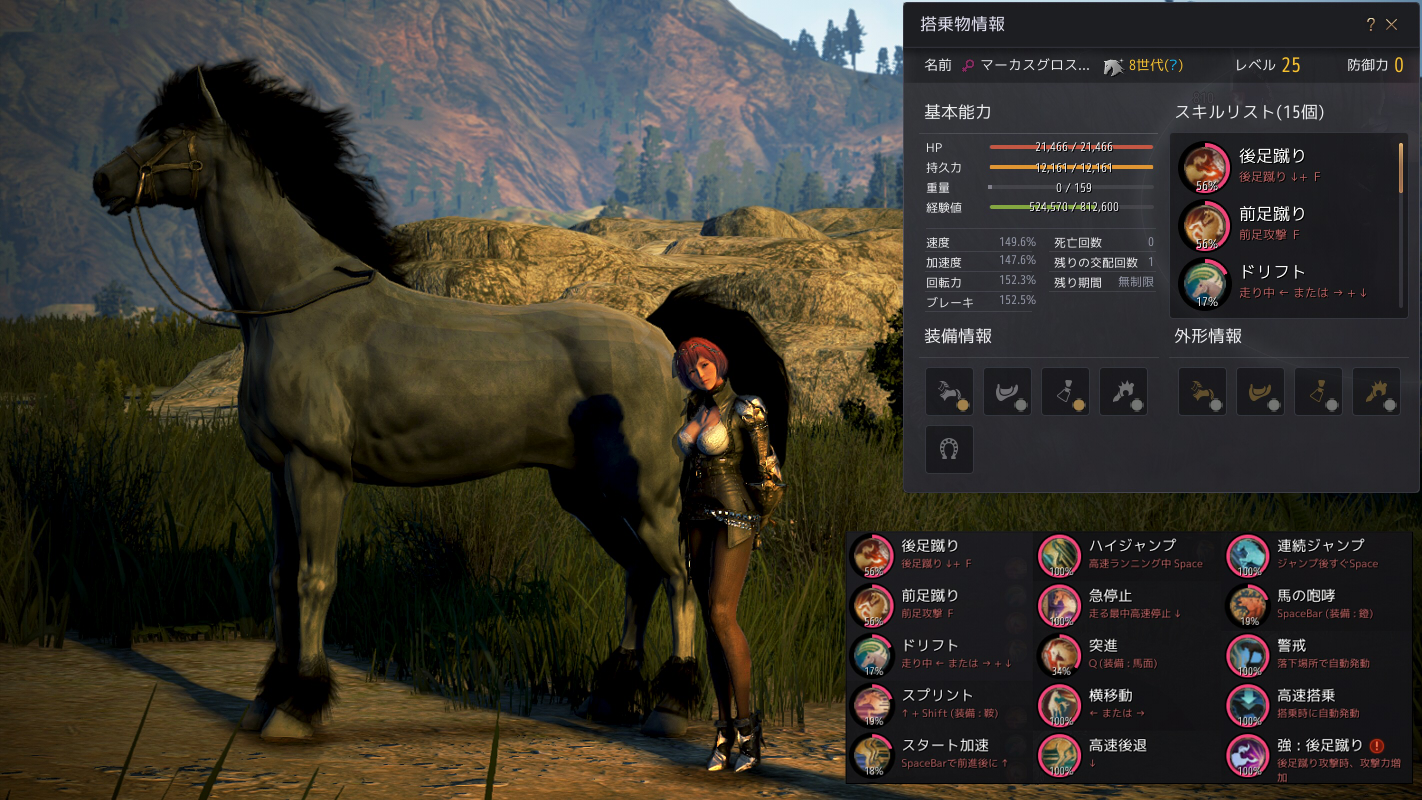Click the 連続ジャンプ skill icon
The image size is (1422, 800).
[1247, 556]
